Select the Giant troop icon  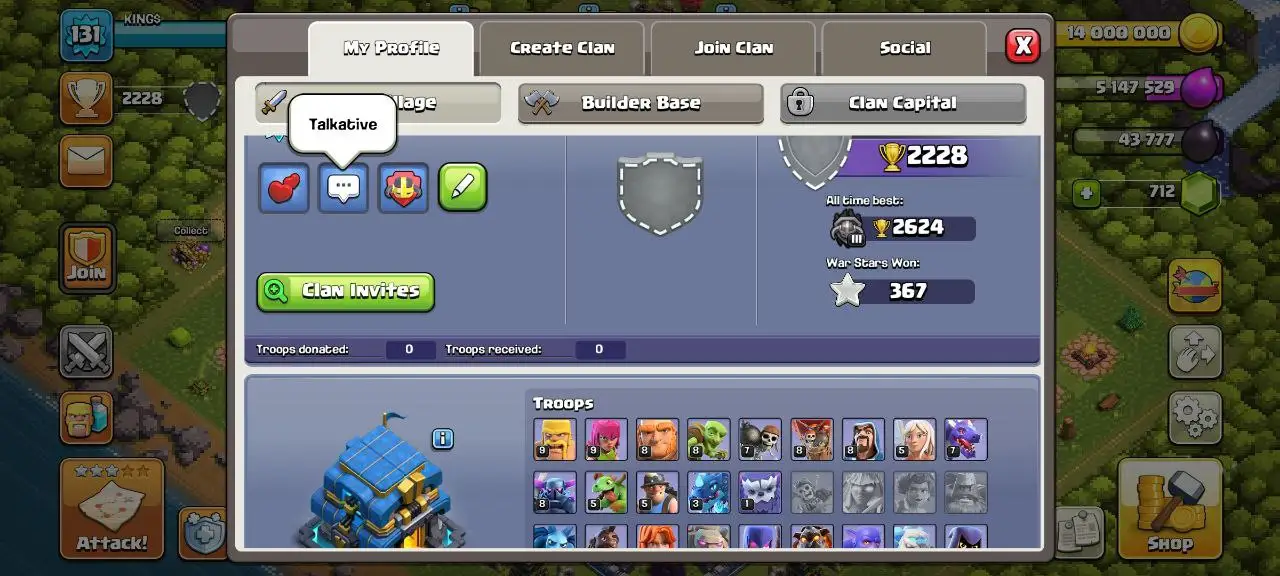click(x=657, y=439)
